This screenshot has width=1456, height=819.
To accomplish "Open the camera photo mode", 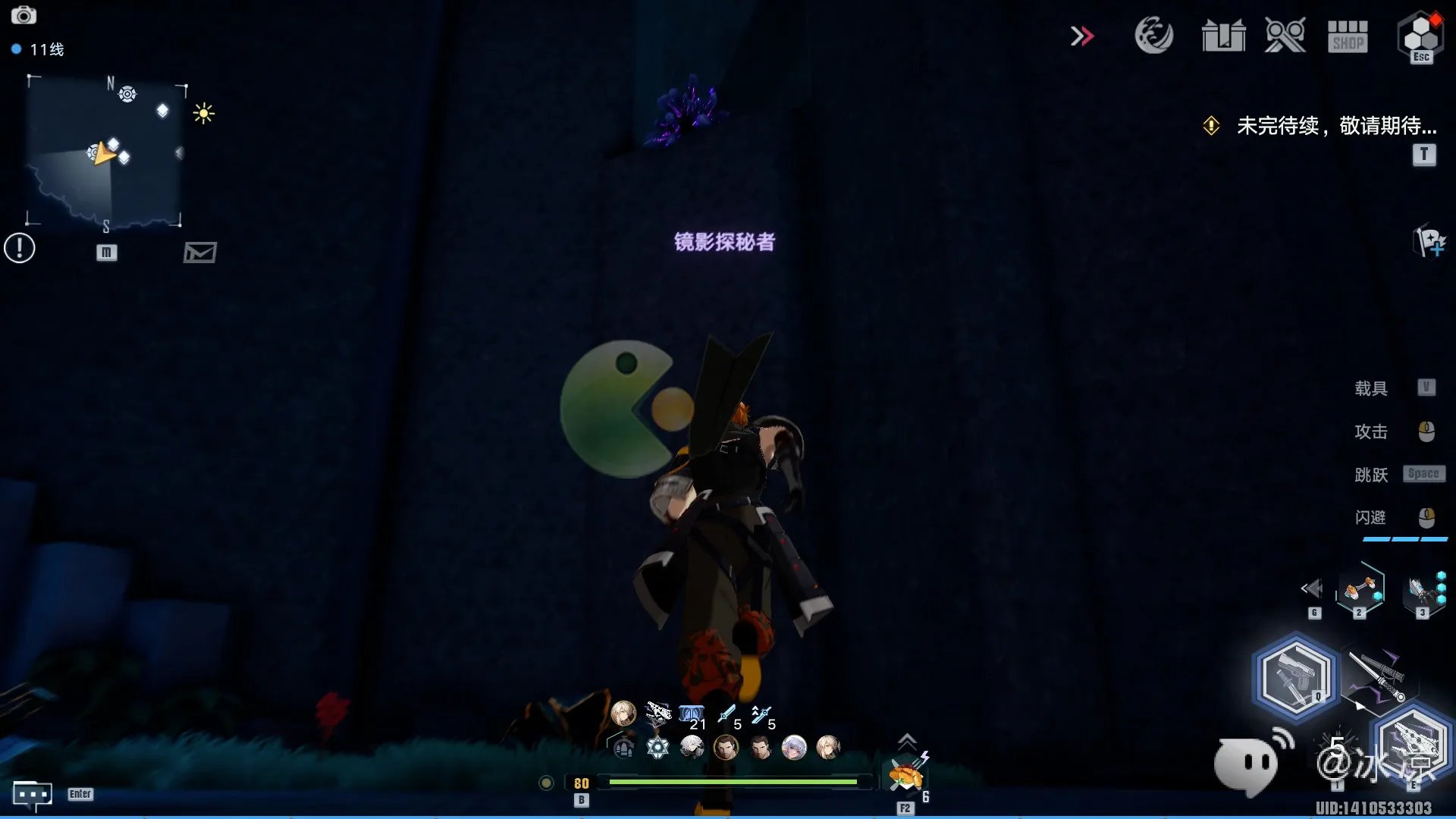I will click(x=24, y=15).
